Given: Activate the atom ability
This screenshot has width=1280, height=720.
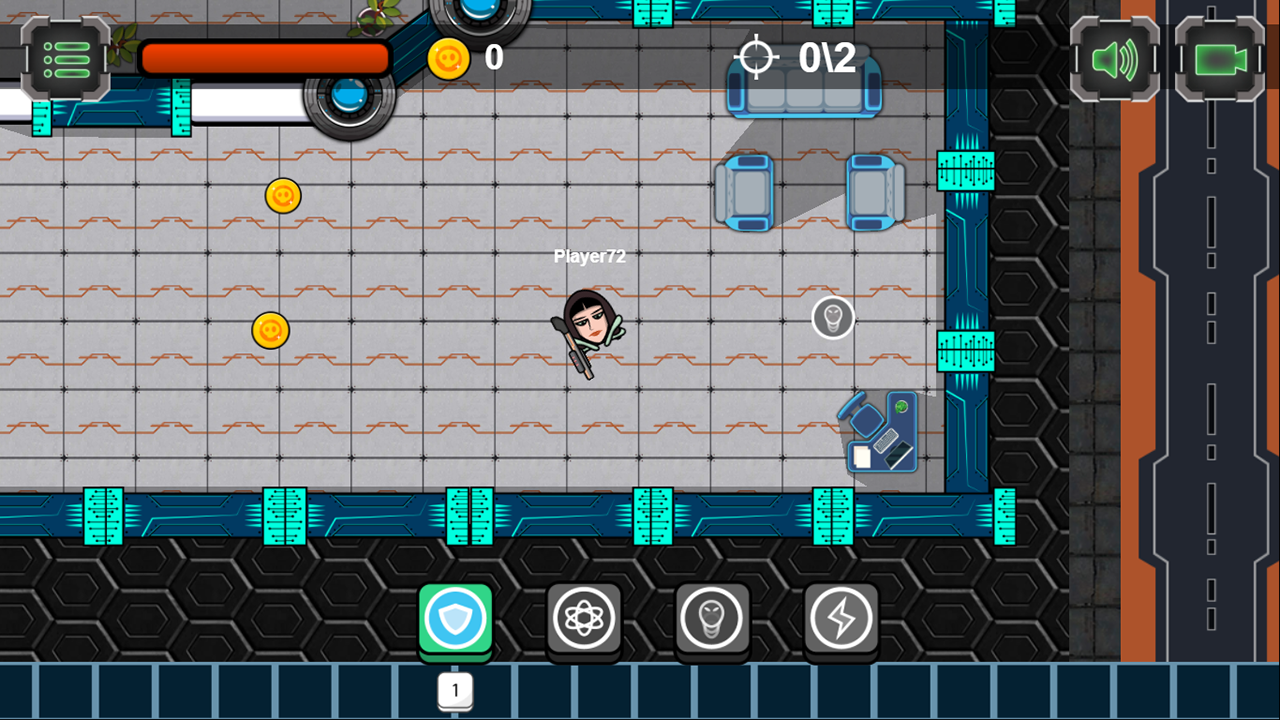Looking at the screenshot, I should pyautogui.click(x=584, y=618).
